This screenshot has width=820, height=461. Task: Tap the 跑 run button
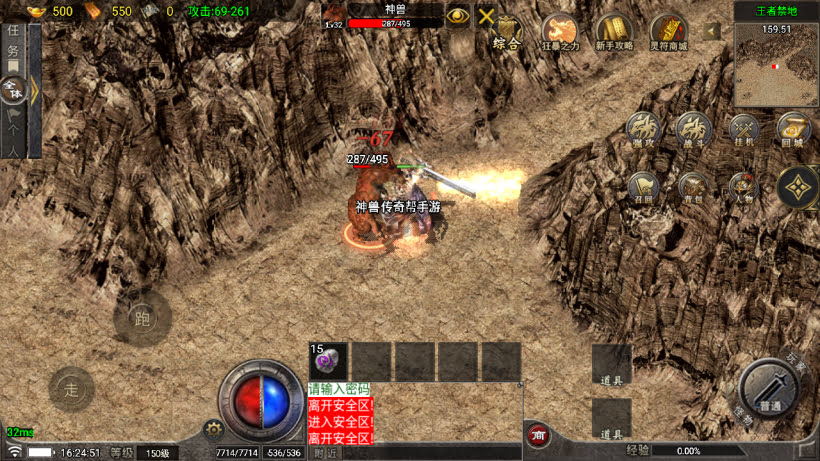pyautogui.click(x=141, y=319)
